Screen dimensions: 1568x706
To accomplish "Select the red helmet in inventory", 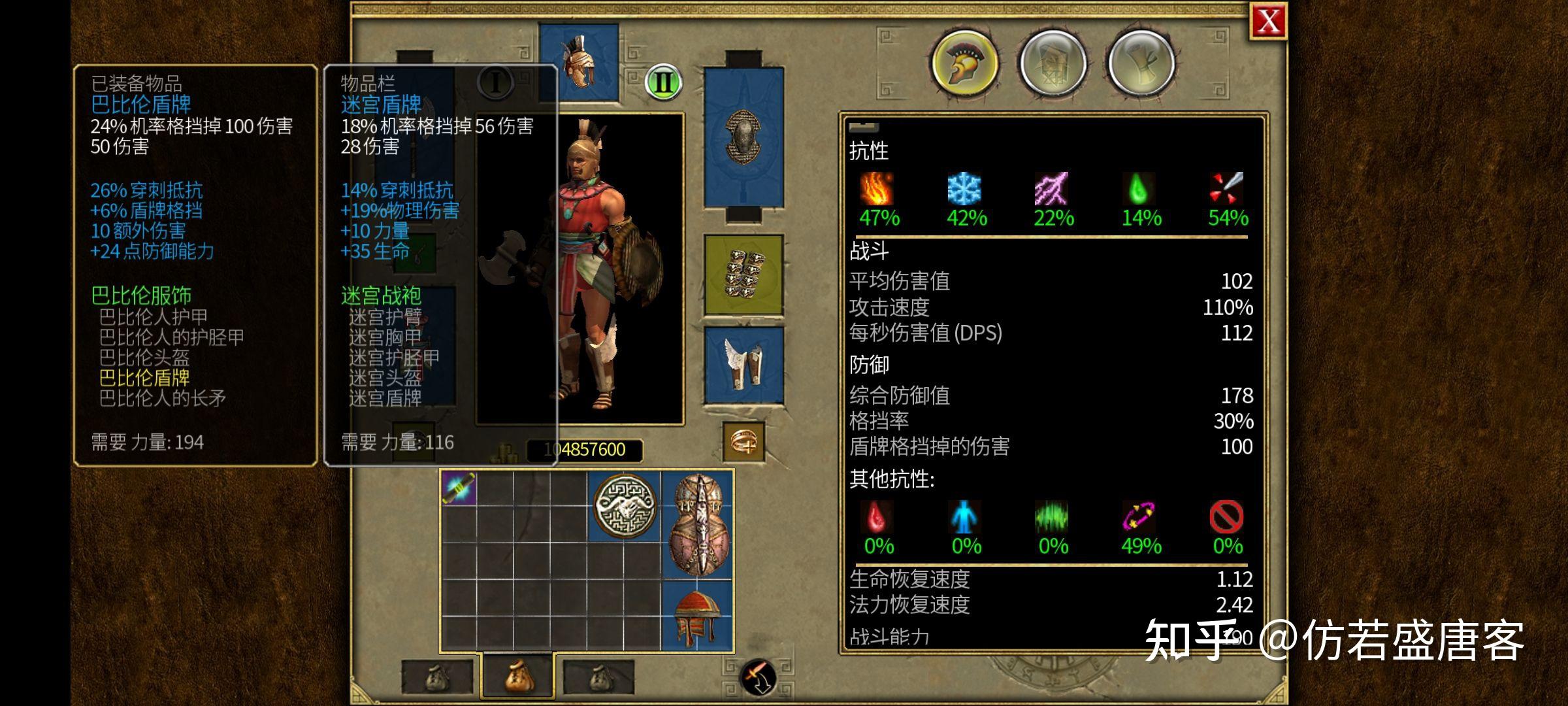I will click(x=698, y=616).
